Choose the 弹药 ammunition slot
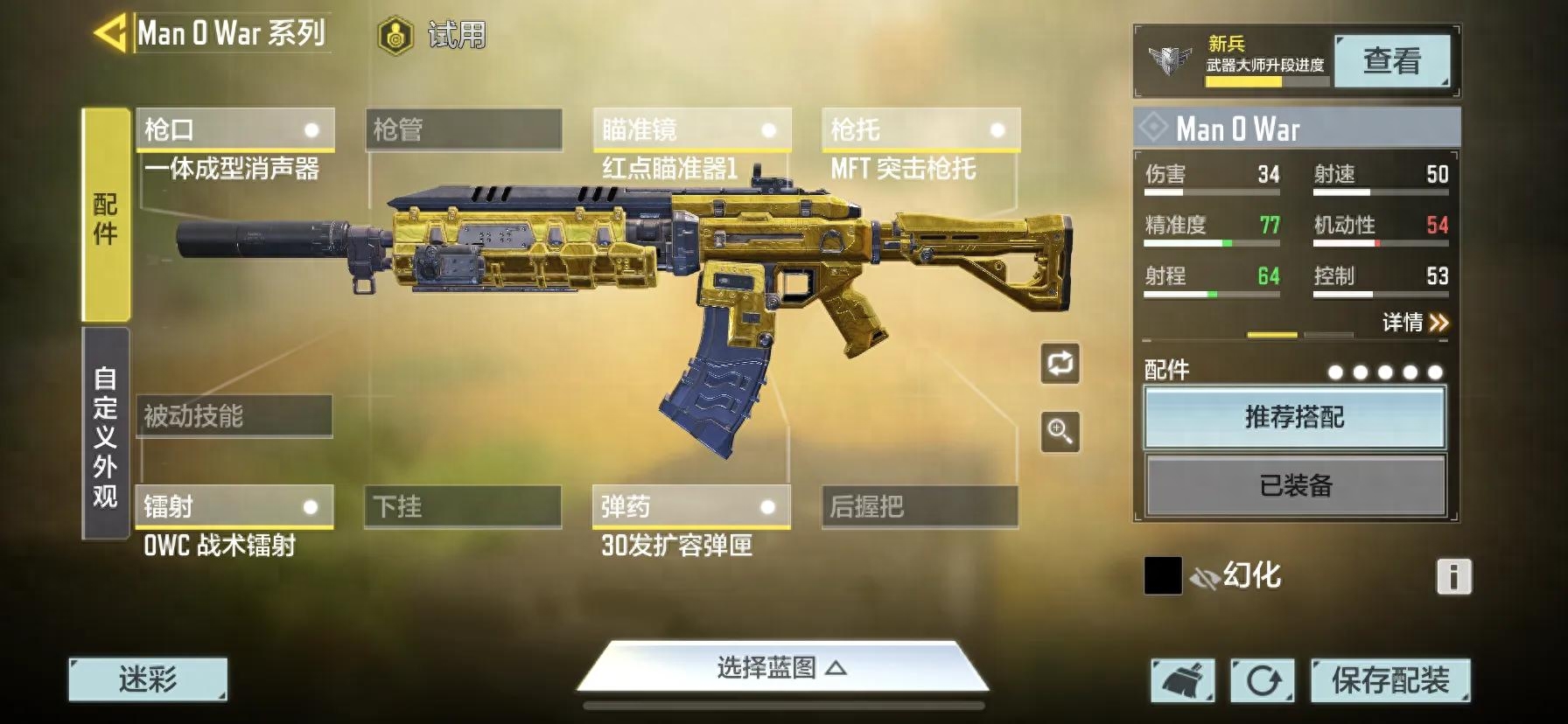1568x724 pixels. point(691,507)
